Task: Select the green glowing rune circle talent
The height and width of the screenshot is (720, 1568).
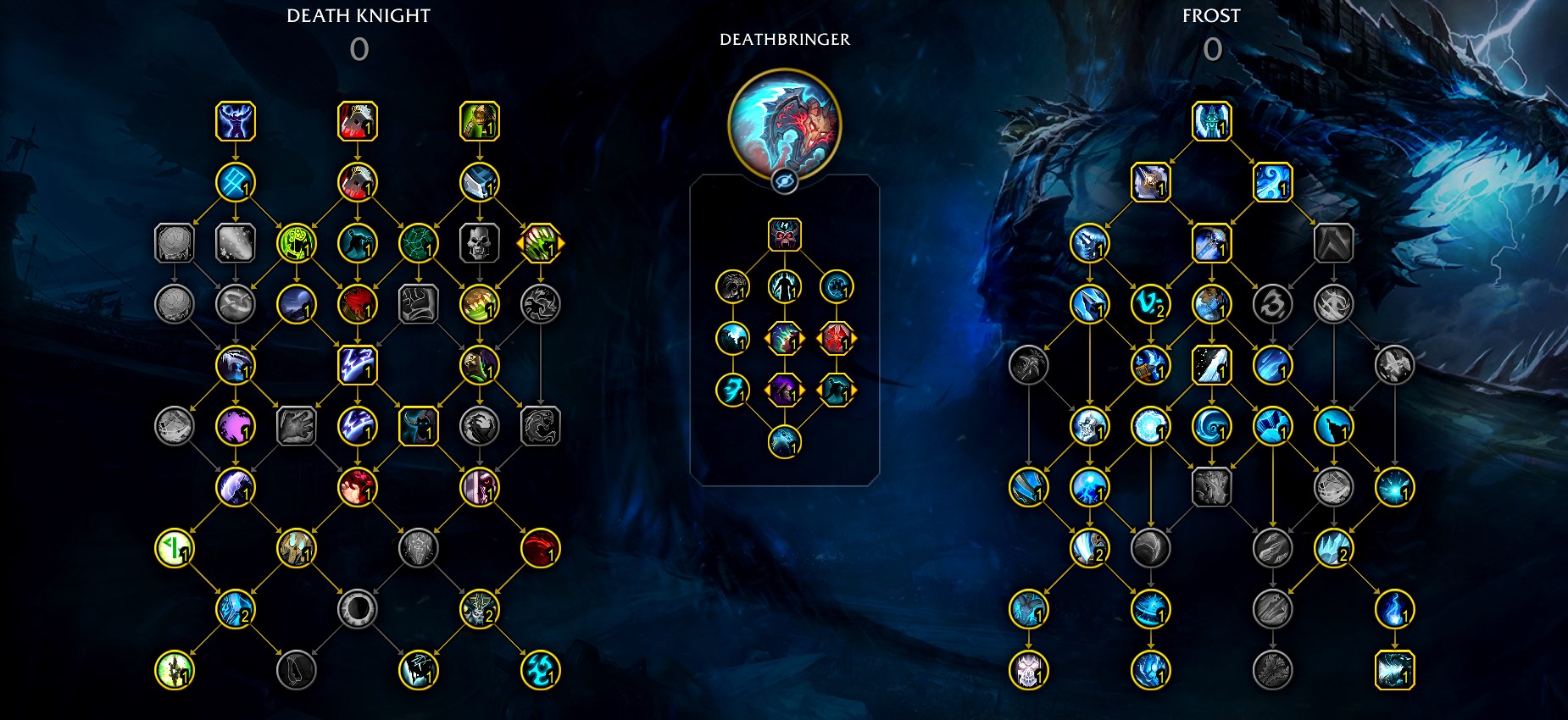Action: (x=296, y=243)
